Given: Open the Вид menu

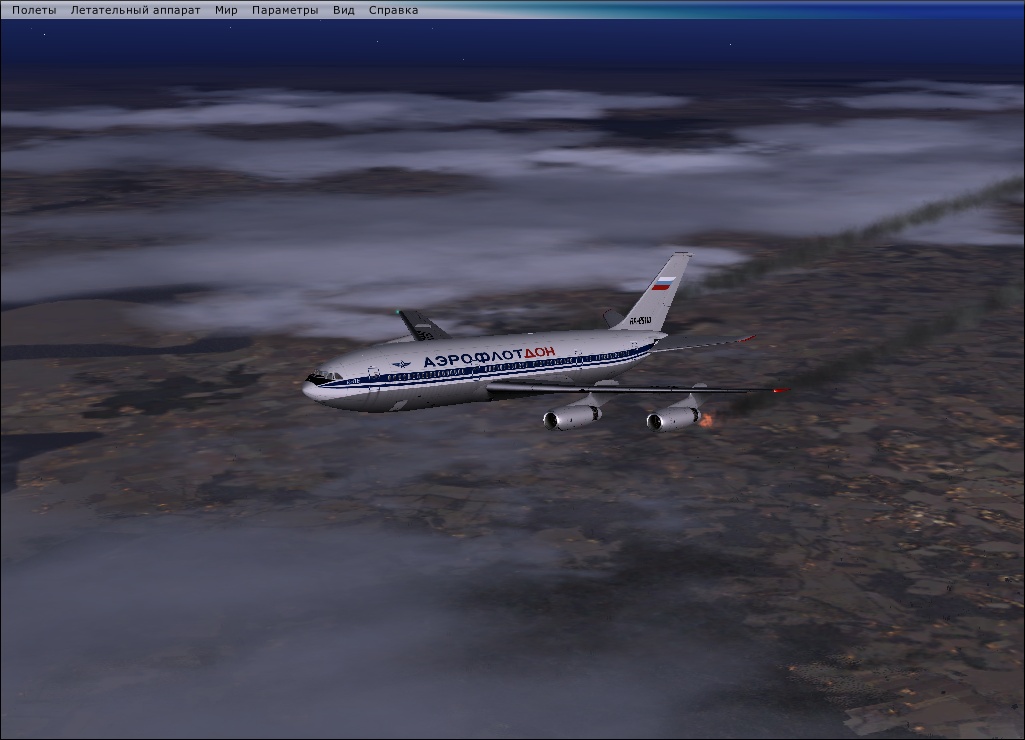Looking at the screenshot, I should click(344, 10).
